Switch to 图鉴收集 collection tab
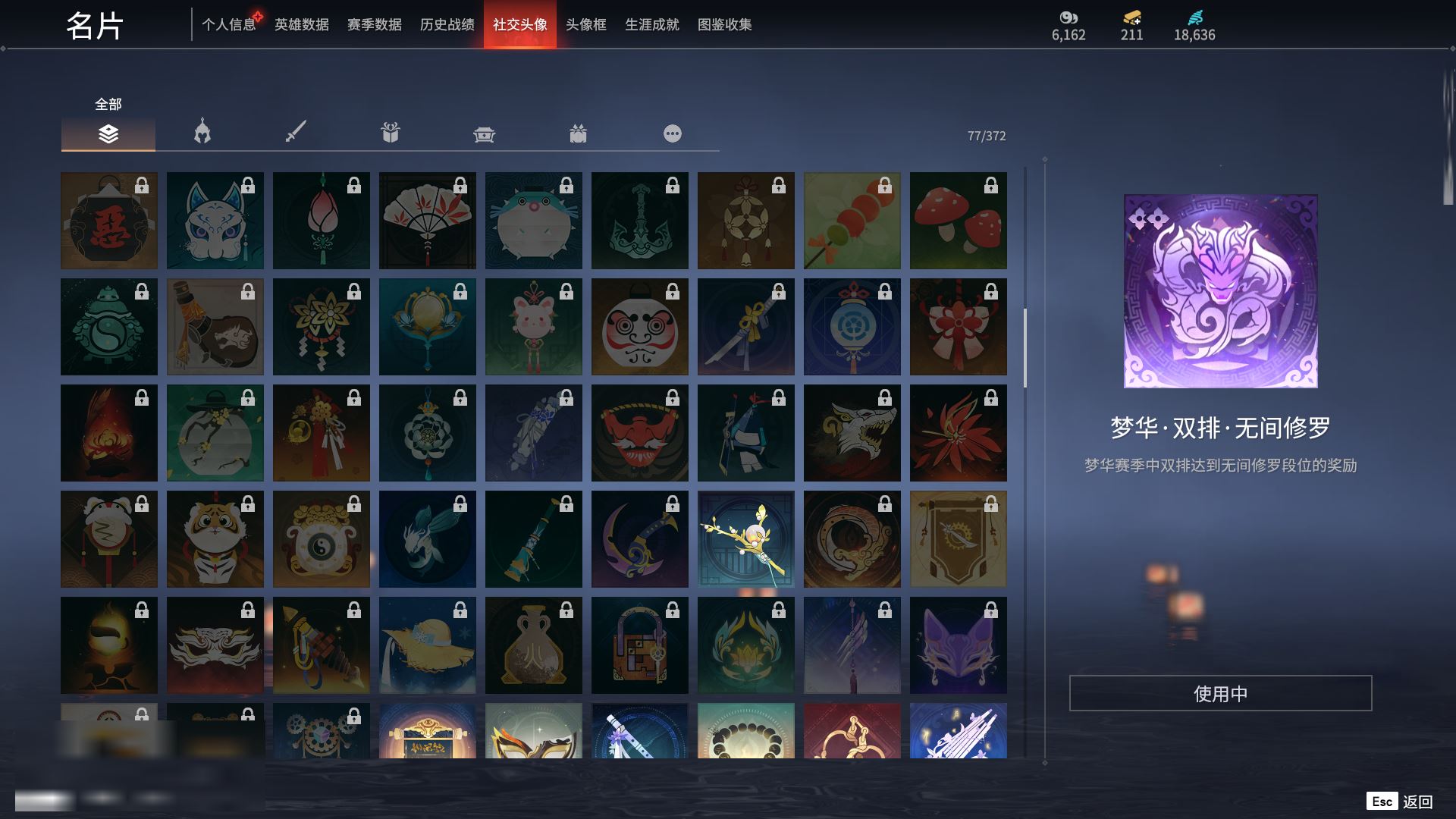The width and height of the screenshot is (1456, 819). [725, 25]
